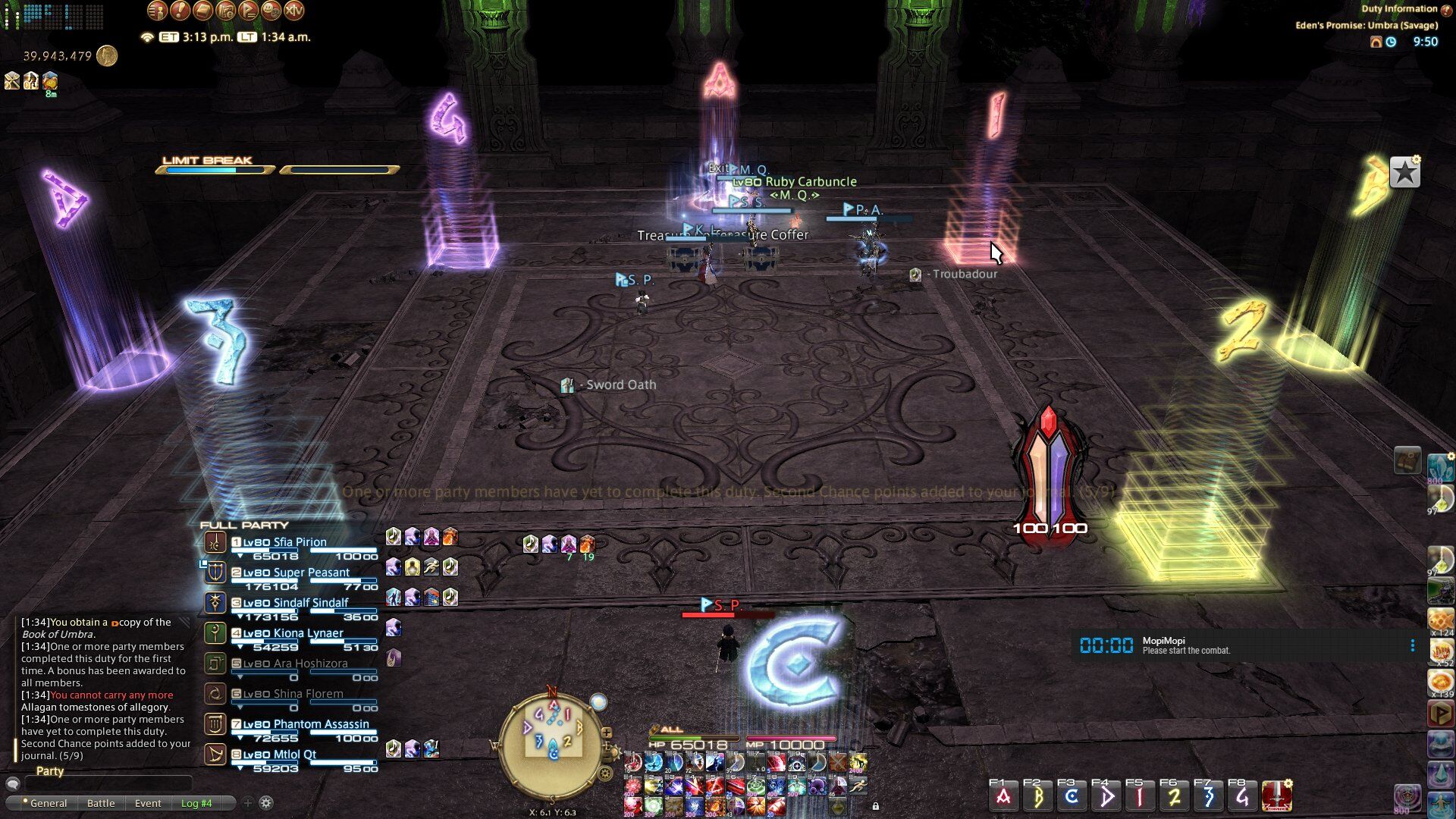
Task: Switch to the Battle chat tab
Action: click(101, 803)
